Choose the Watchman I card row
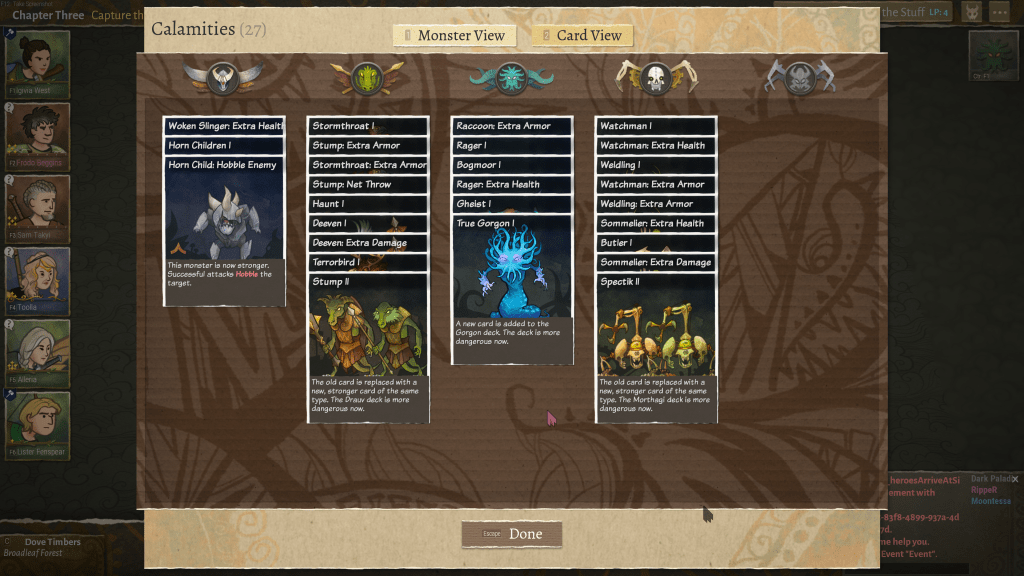Image resolution: width=1024 pixels, height=576 pixels. point(656,126)
